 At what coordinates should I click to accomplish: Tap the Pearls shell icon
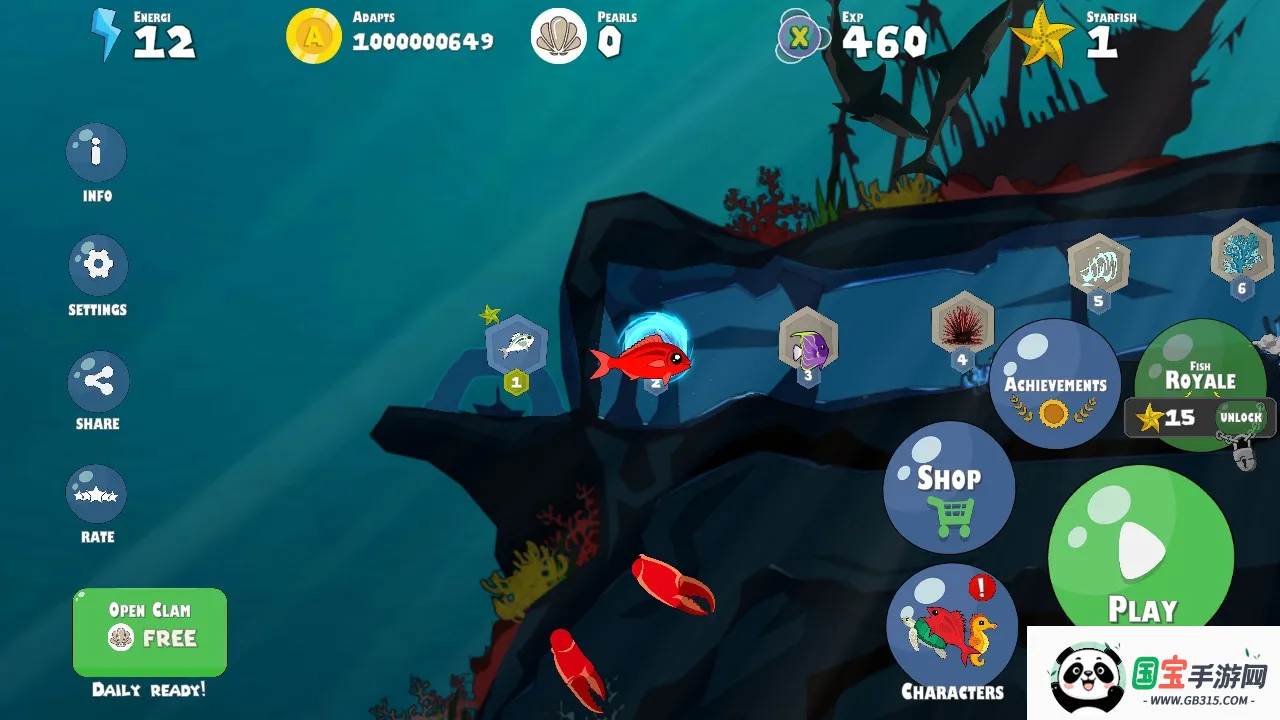(x=558, y=37)
